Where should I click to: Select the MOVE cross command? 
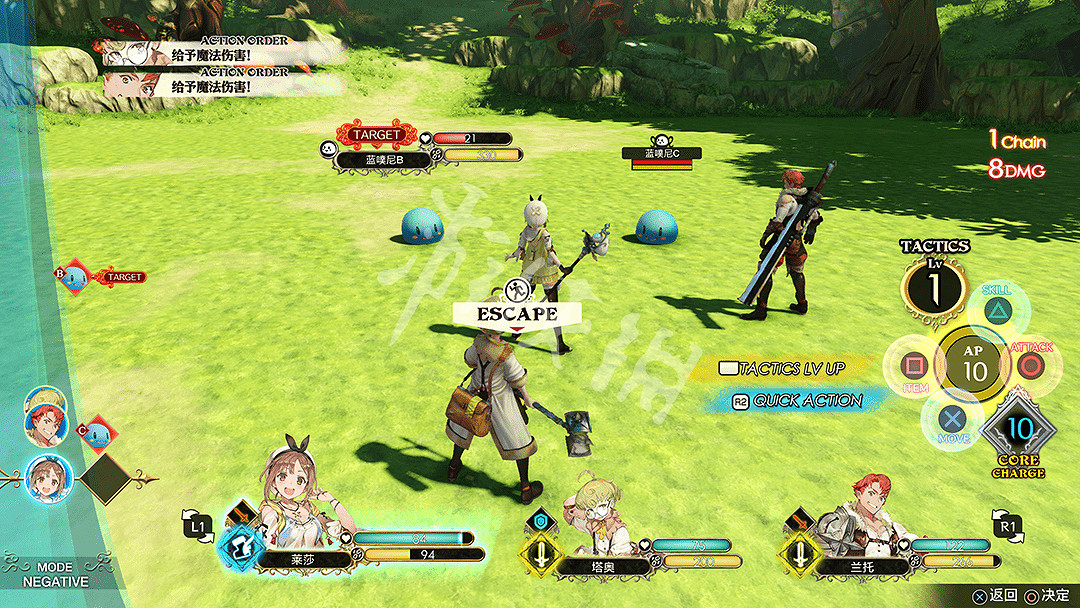click(x=954, y=420)
